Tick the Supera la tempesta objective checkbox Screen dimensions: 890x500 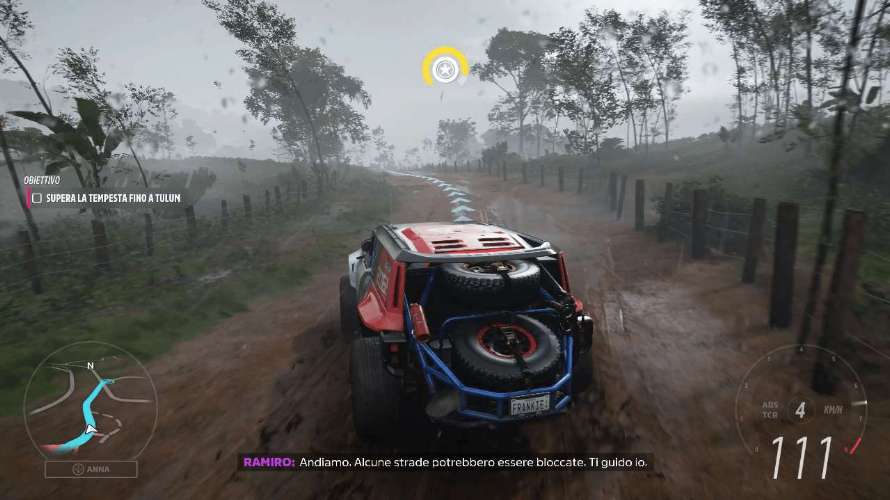(x=37, y=198)
